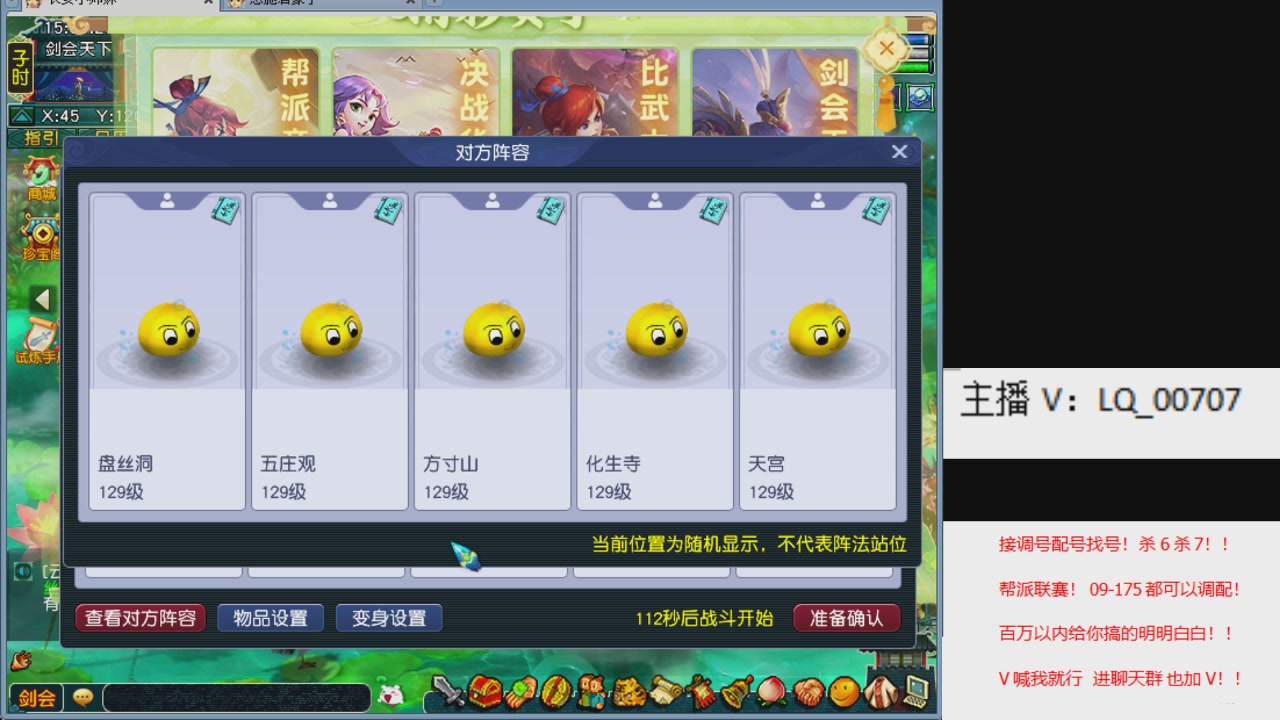Collapse the left sidebar with the arrow
The width and height of the screenshot is (1280, 720).
click(x=42, y=296)
